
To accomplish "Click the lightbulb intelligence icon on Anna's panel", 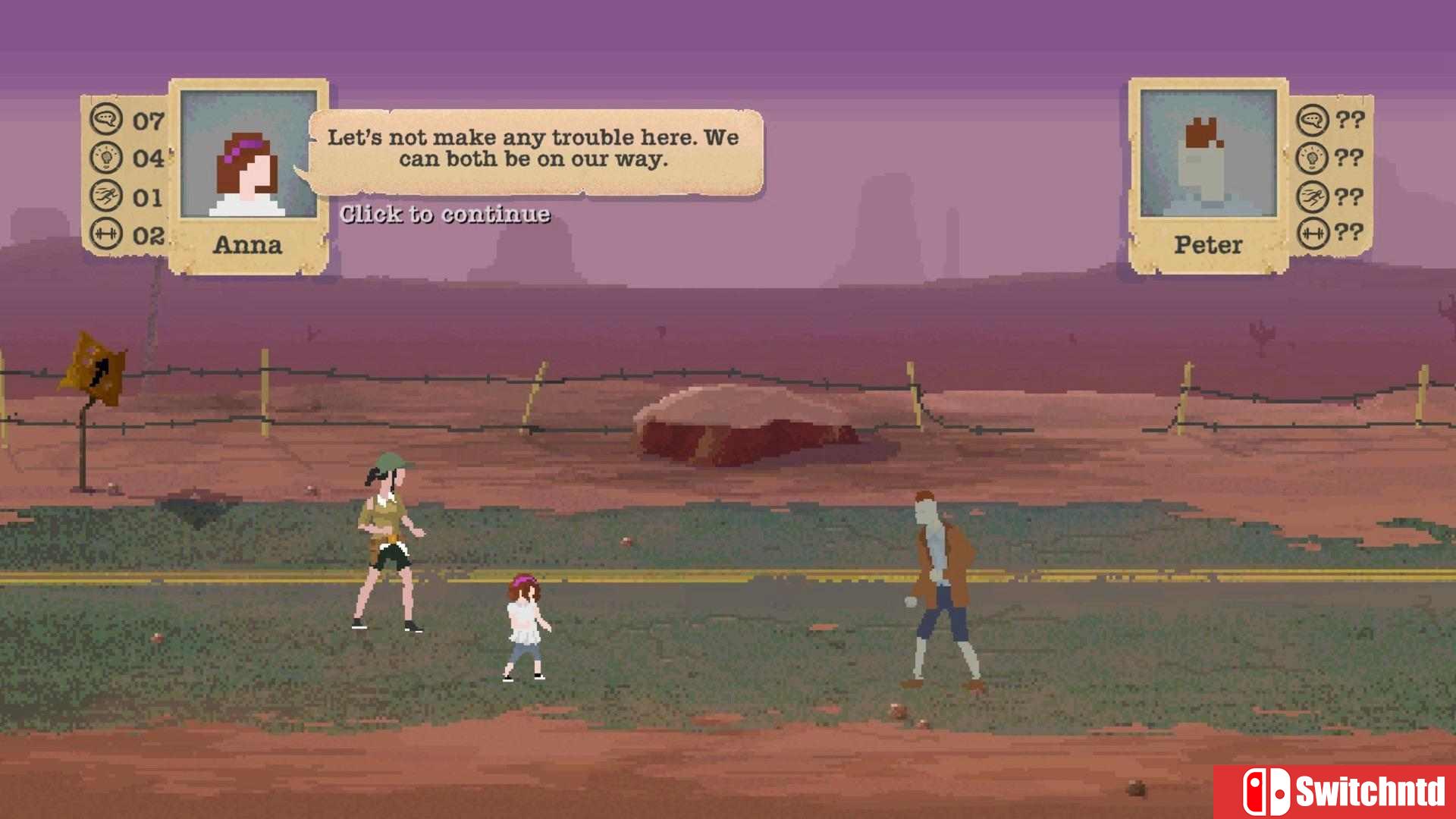I will [x=108, y=157].
